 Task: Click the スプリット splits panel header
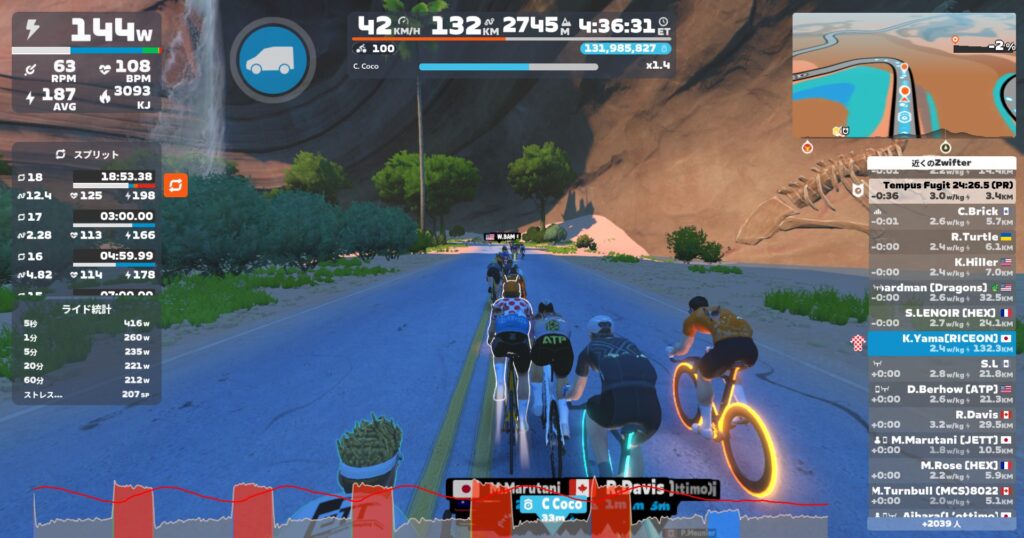click(87, 155)
